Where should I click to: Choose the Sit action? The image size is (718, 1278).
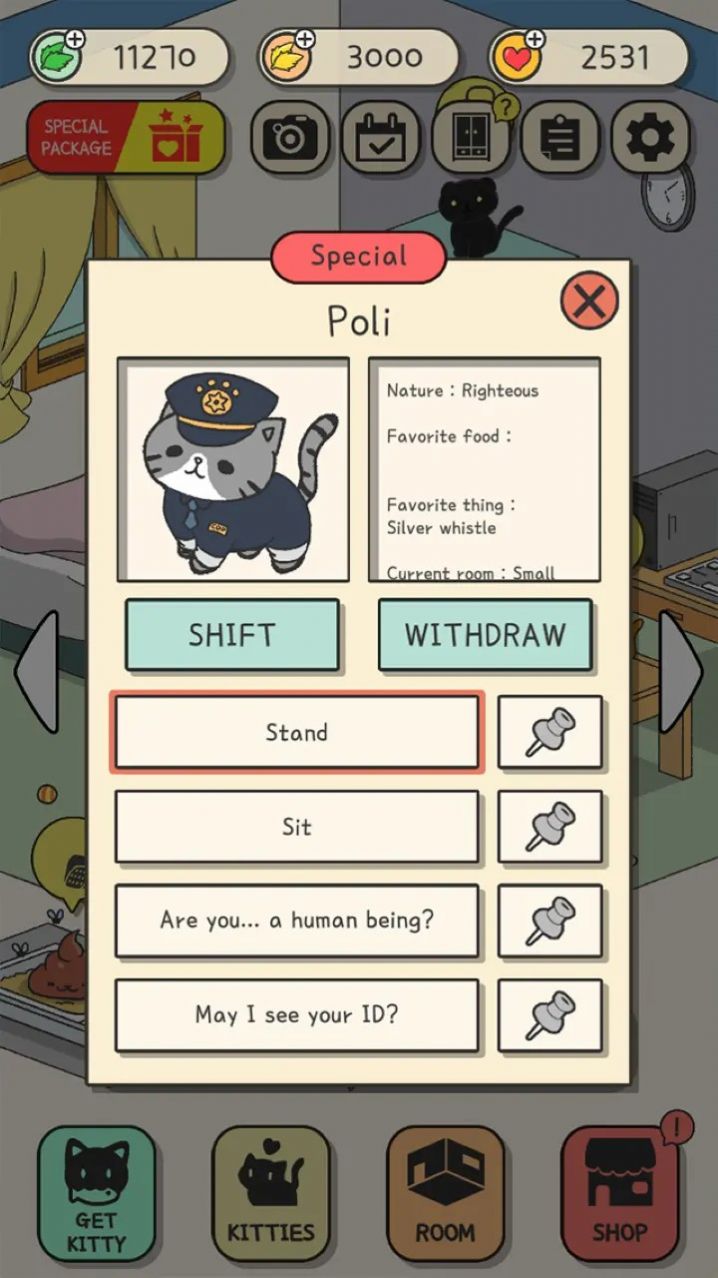(x=297, y=827)
